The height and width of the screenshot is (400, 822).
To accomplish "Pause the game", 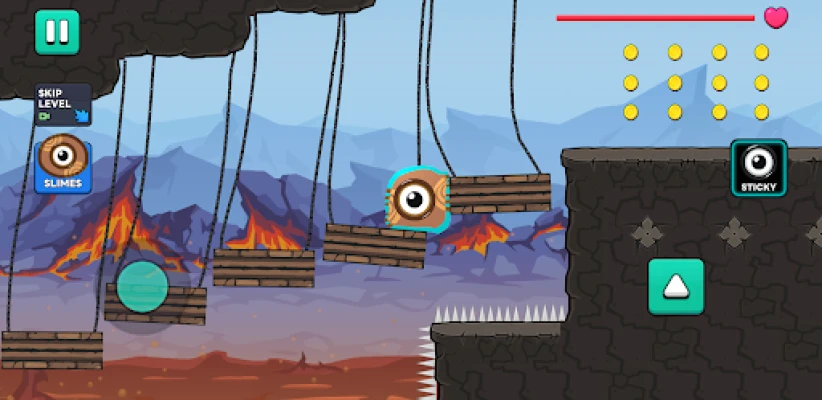I will [57, 32].
